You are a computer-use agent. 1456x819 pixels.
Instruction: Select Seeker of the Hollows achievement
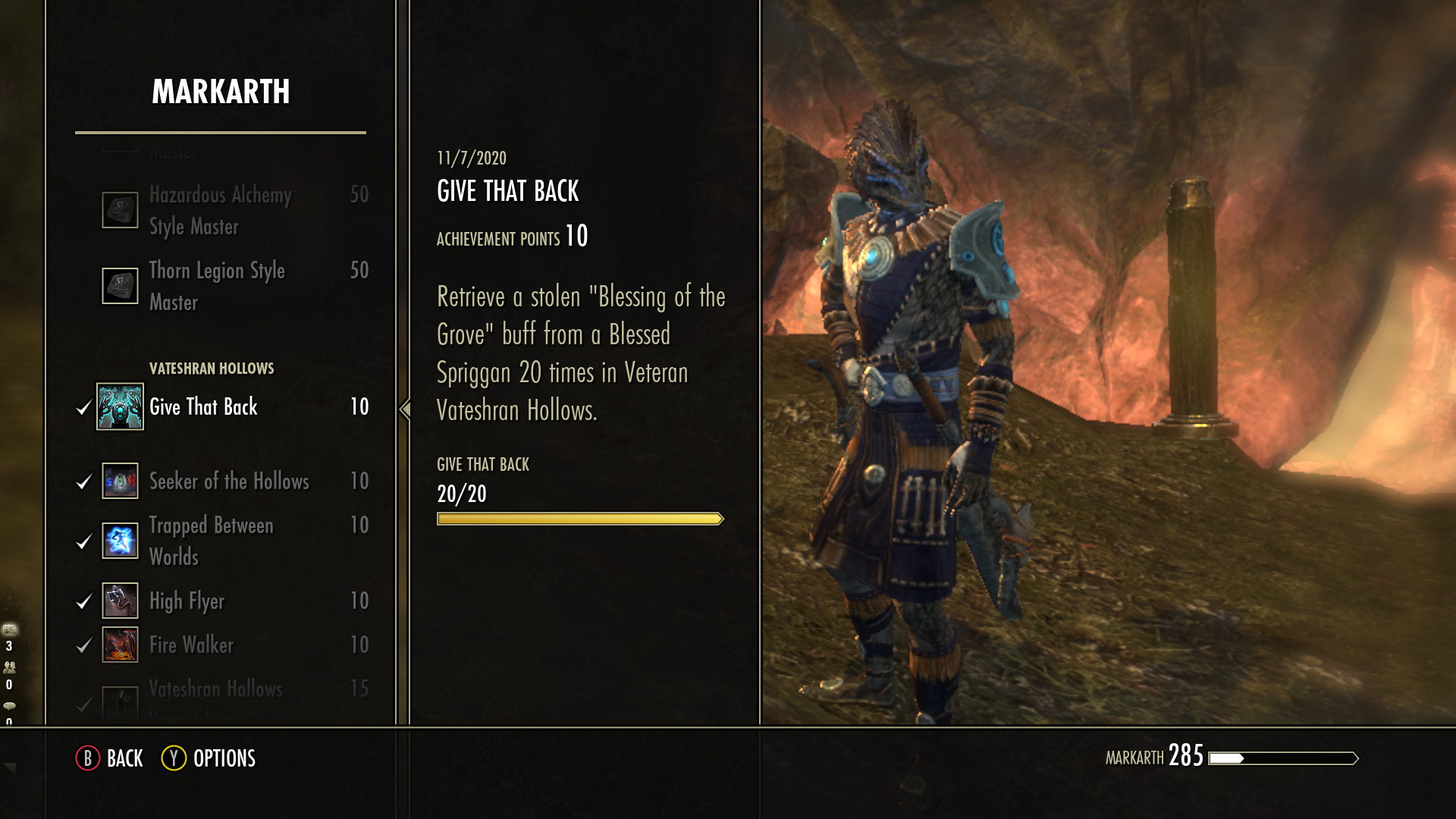[x=229, y=482]
